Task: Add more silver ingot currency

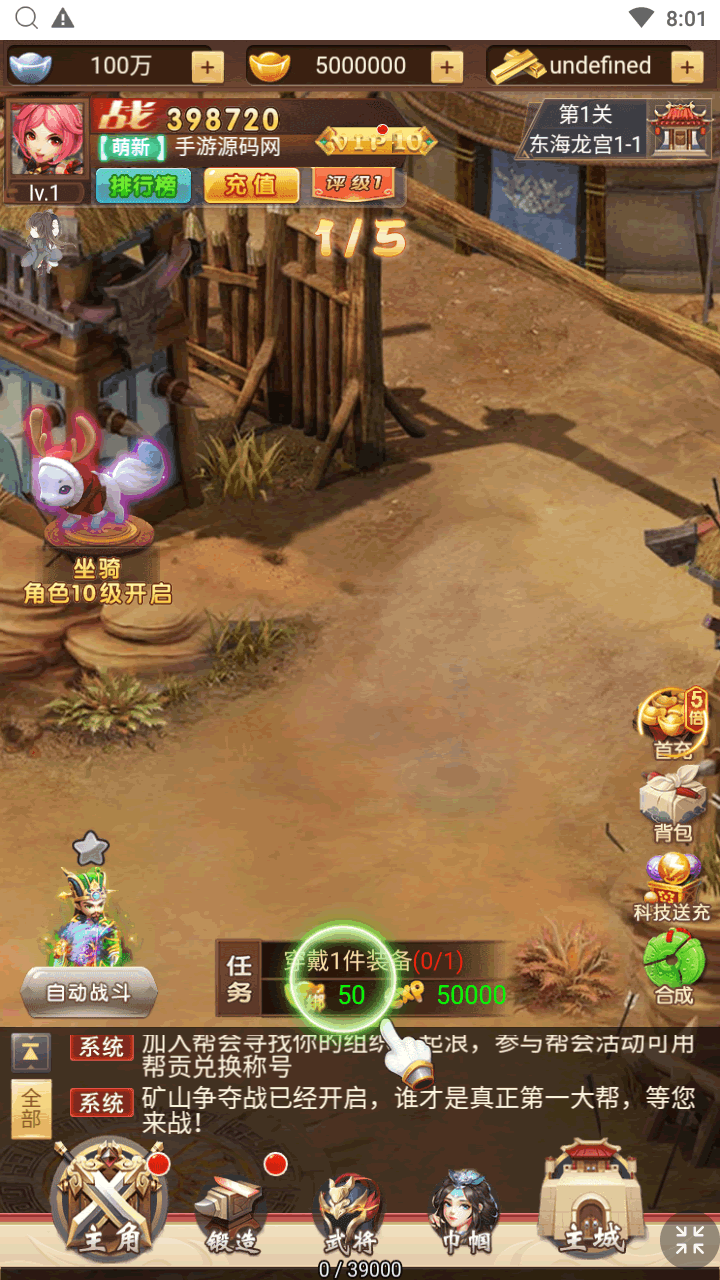Action: pos(207,67)
